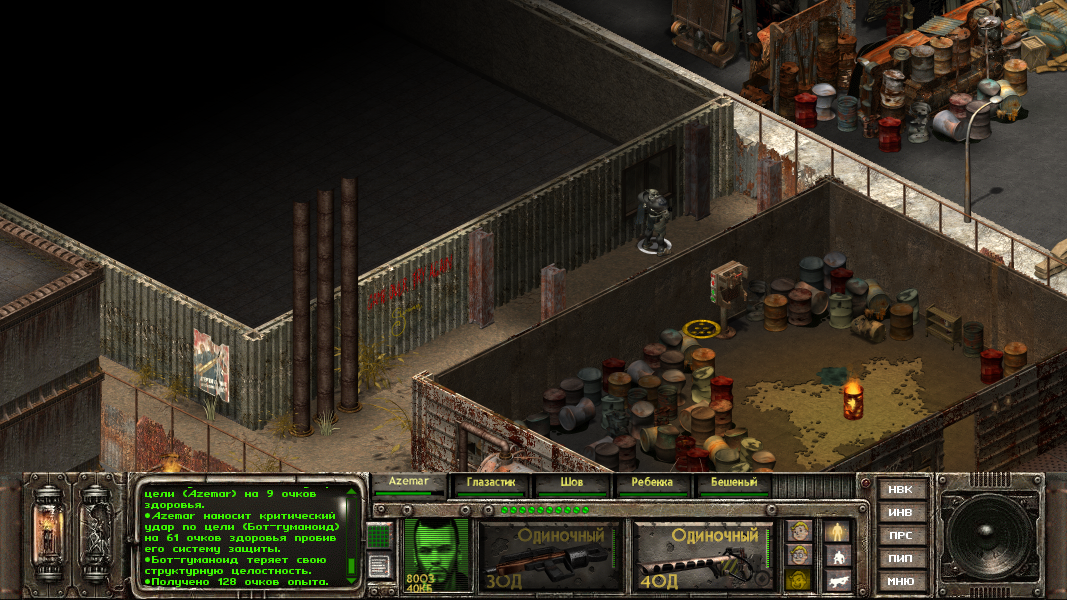
Task: Set the standing stance icon
Action: (838, 530)
